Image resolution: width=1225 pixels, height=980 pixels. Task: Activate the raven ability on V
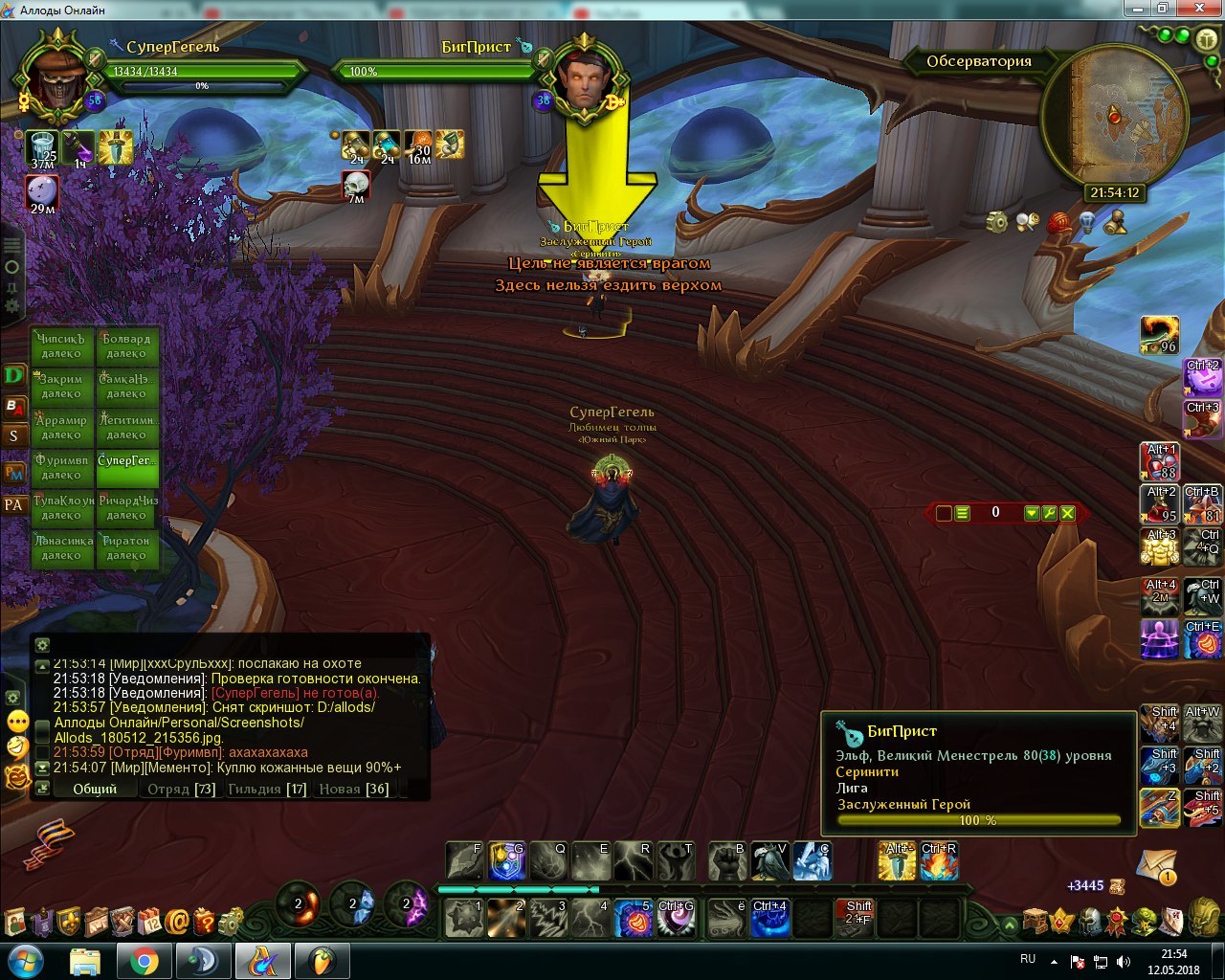769,861
